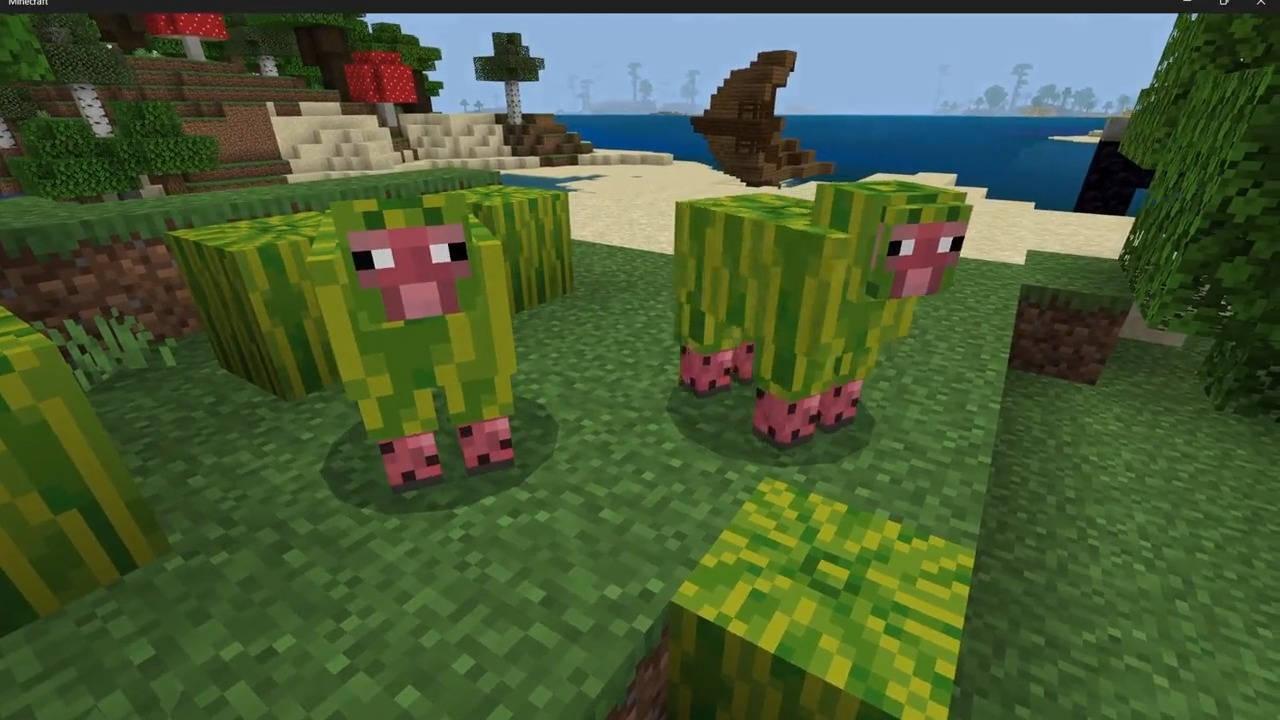Restore down the Minecraft window
The image size is (1280, 720).
click(x=1224, y=4)
